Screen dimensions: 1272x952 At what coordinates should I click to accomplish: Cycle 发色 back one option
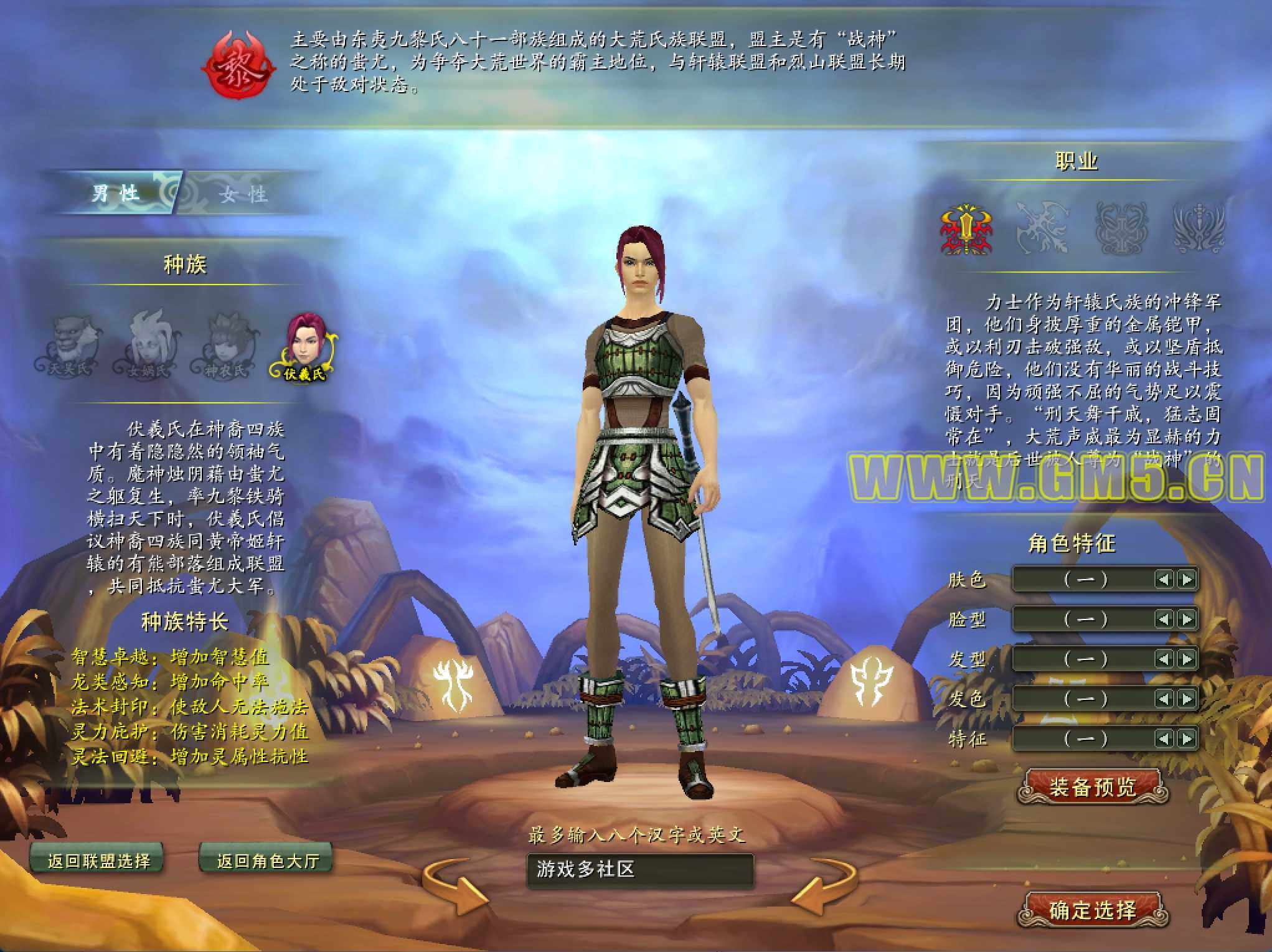point(1163,699)
